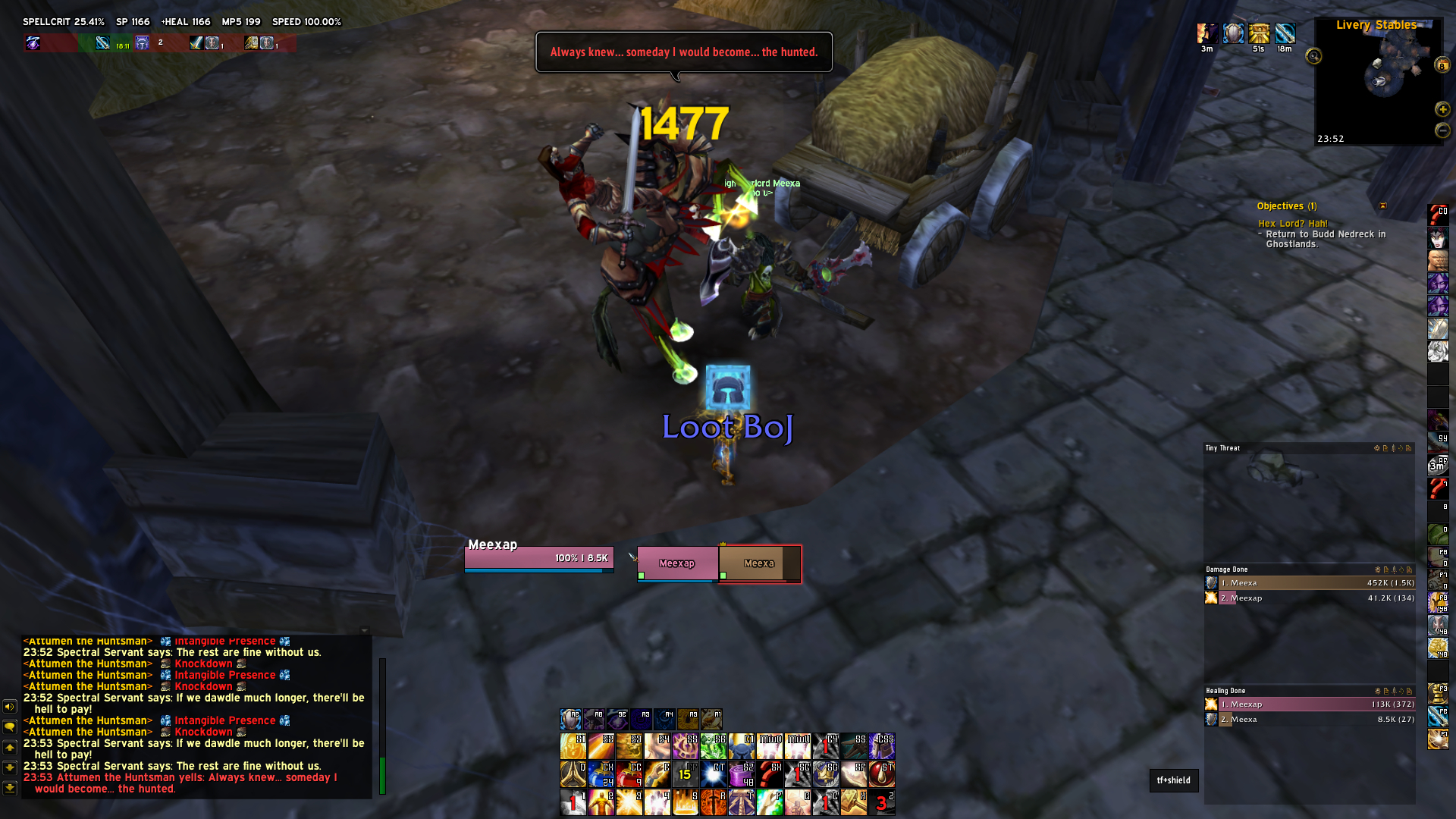Screen dimensions: 1456x819
Task: Zoom out the minimap with the minus button
Action: point(1442,130)
